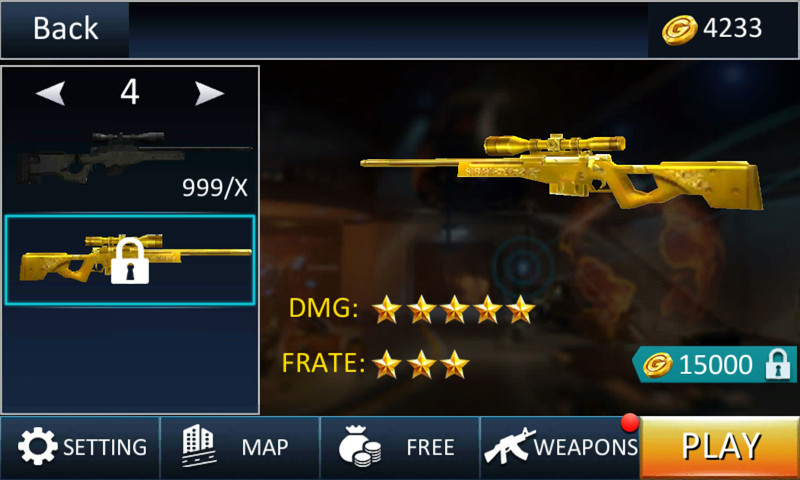Tap the gold coin balance
800x480 pixels.
[x=714, y=29]
